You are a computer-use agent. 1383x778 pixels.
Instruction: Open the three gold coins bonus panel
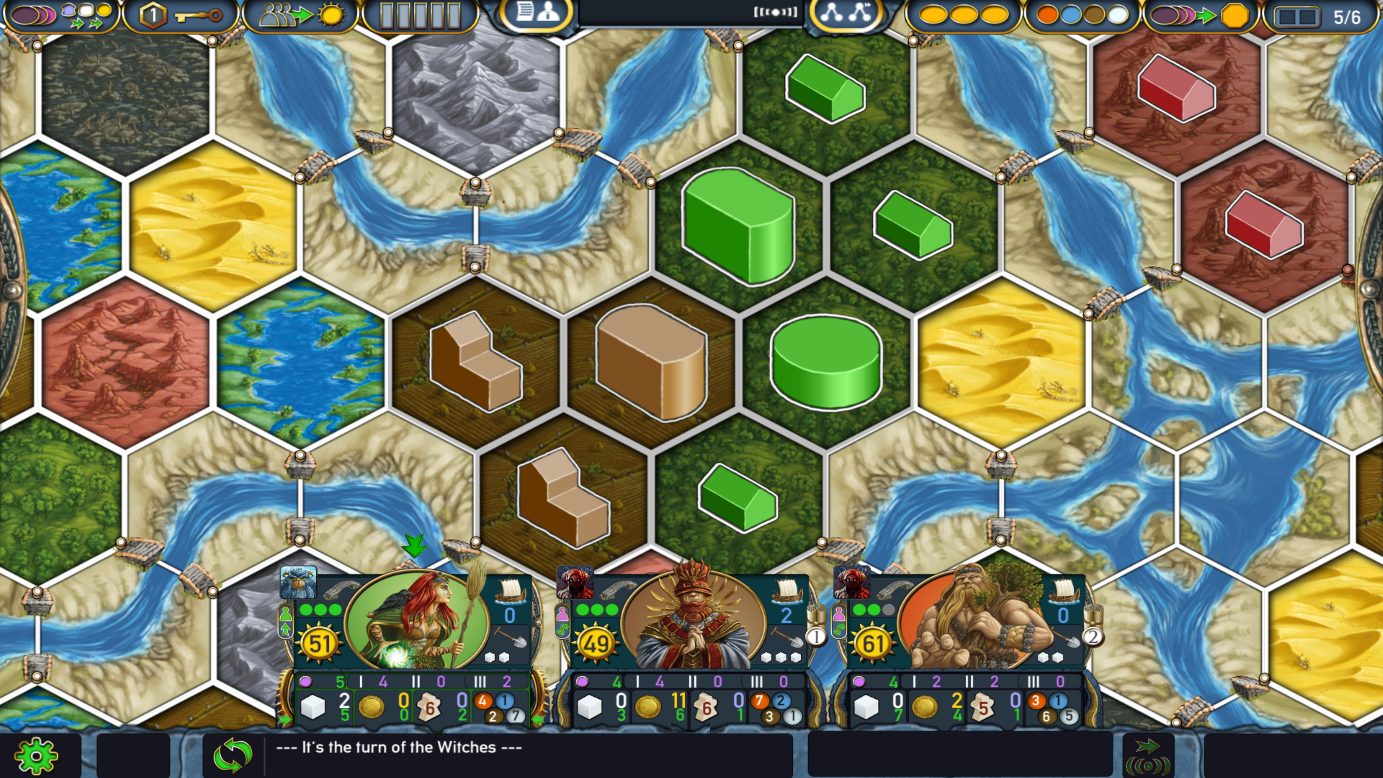[964, 16]
